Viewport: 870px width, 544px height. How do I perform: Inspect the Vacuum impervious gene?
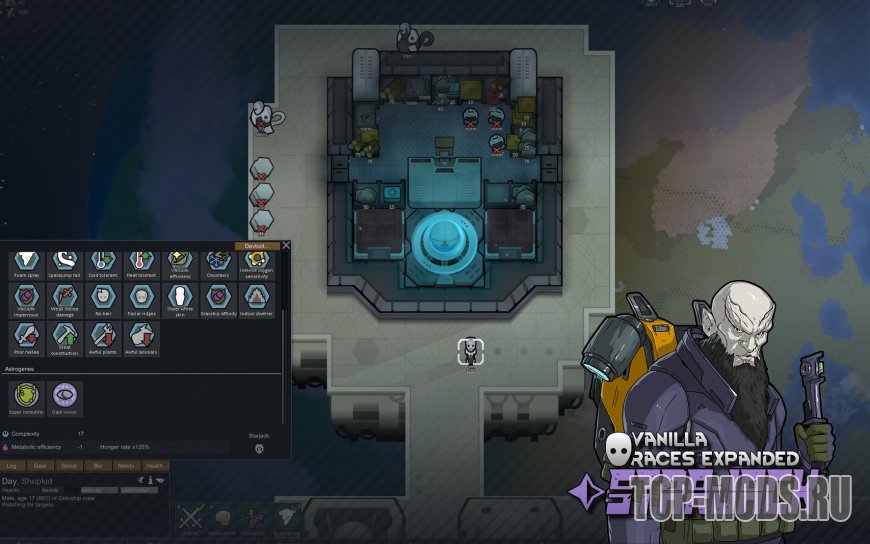[x=24, y=298]
